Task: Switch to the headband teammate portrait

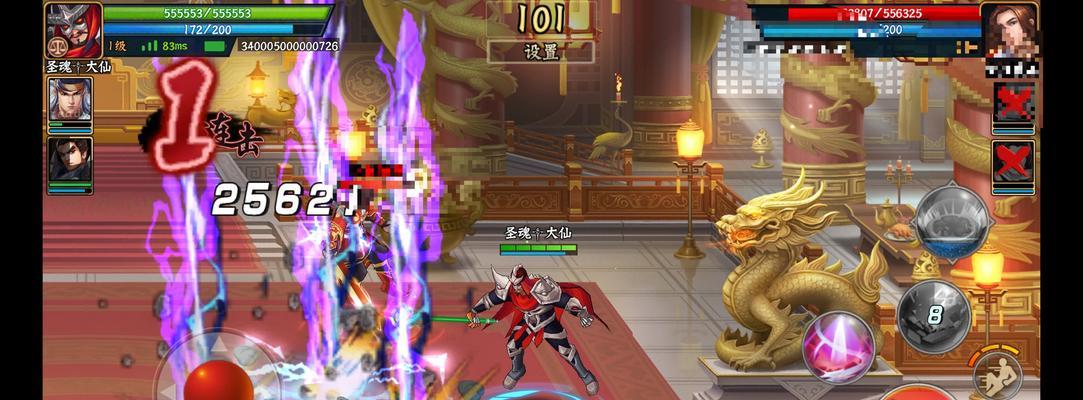Action: [x=70, y=101]
